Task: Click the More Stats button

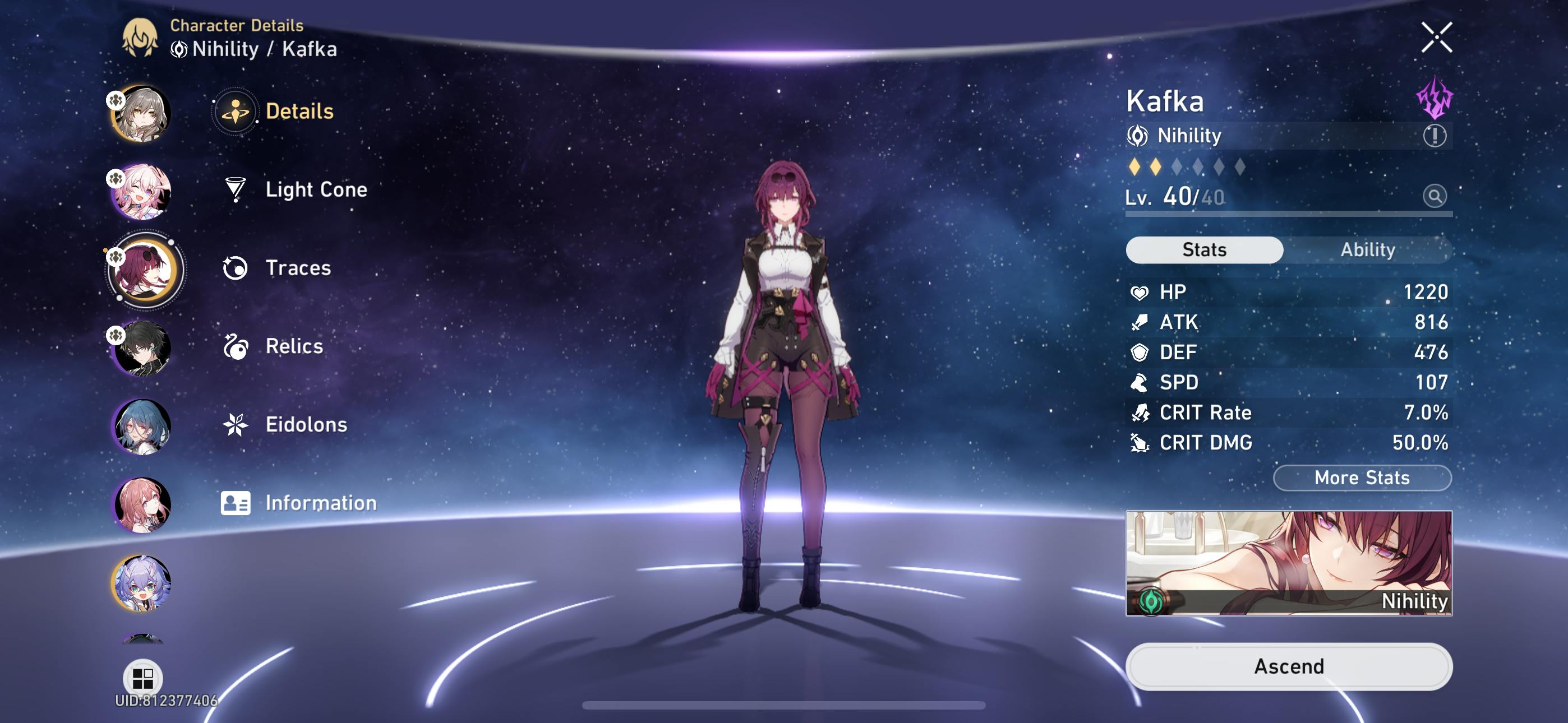Action: point(1362,478)
